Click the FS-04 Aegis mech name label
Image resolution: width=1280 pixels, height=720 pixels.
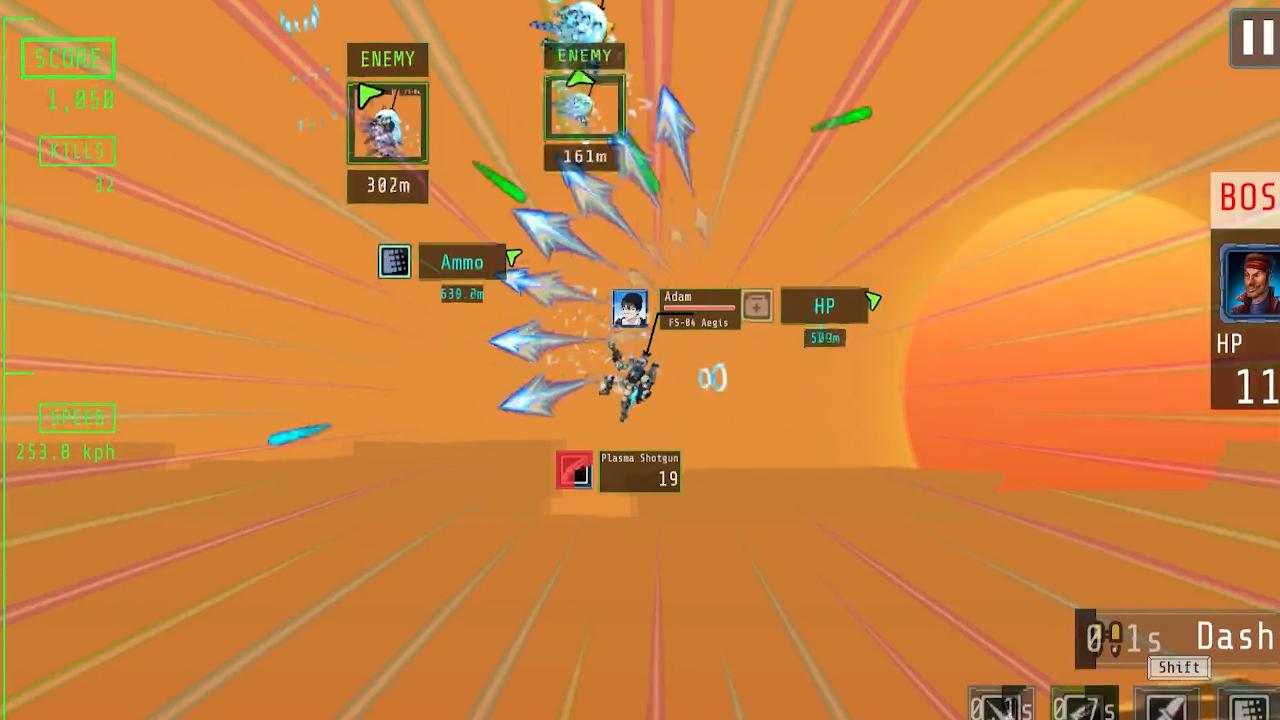[698, 322]
